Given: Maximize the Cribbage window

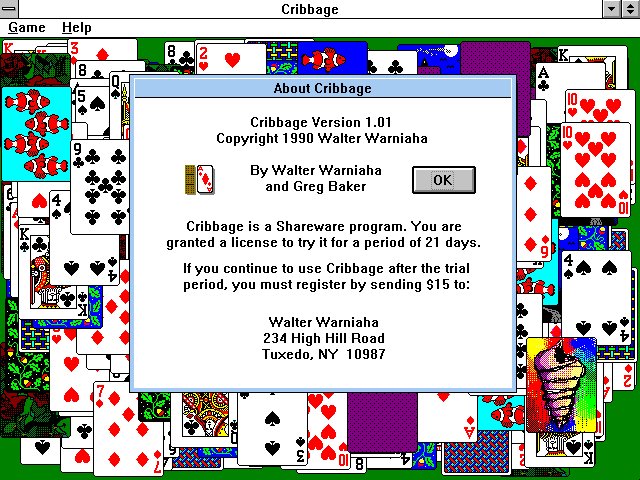Looking at the screenshot, I should pyautogui.click(x=630, y=9).
